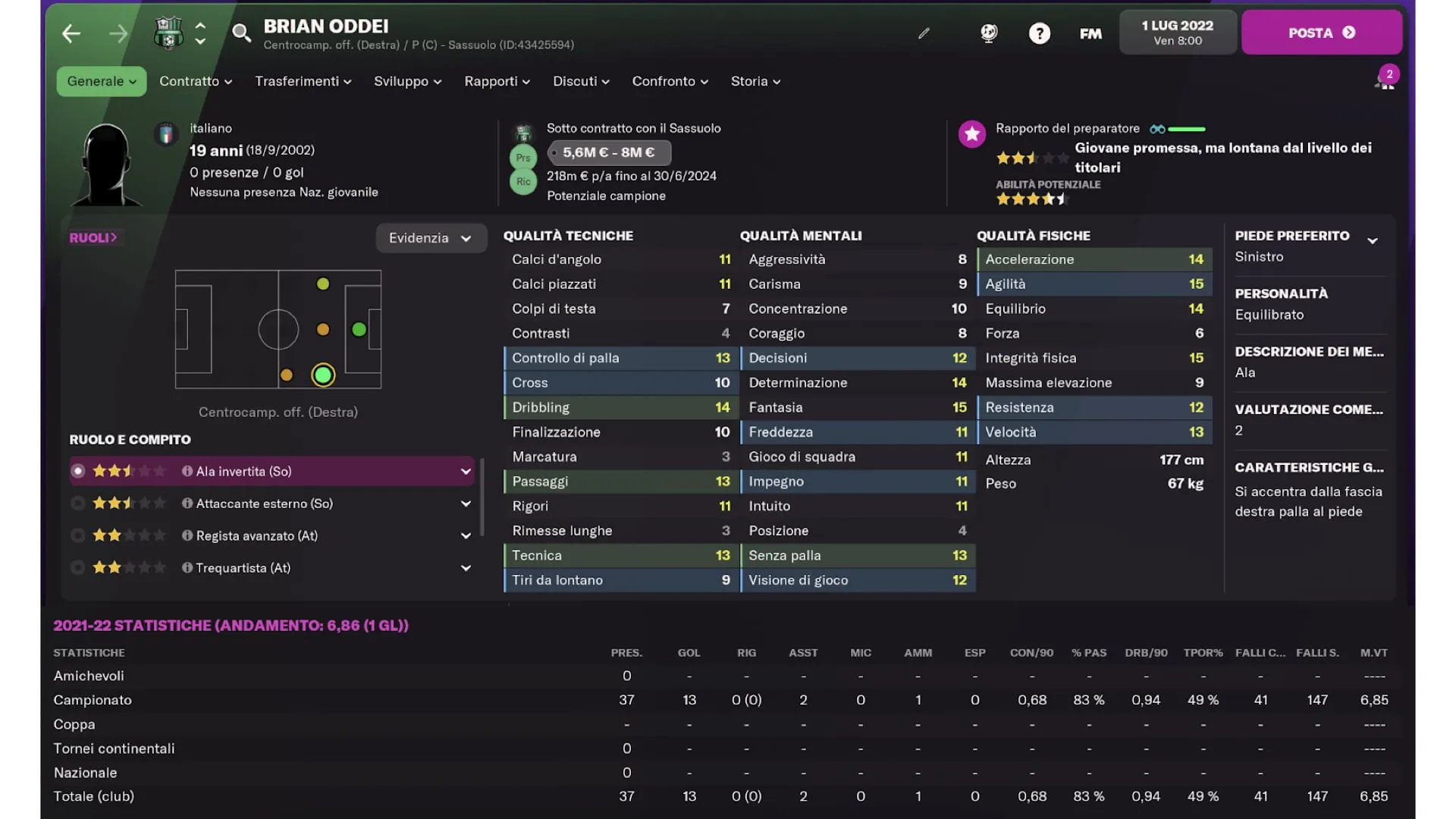Switch to the Sviluppo tab
The image size is (1456, 819).
pos(406,81)
